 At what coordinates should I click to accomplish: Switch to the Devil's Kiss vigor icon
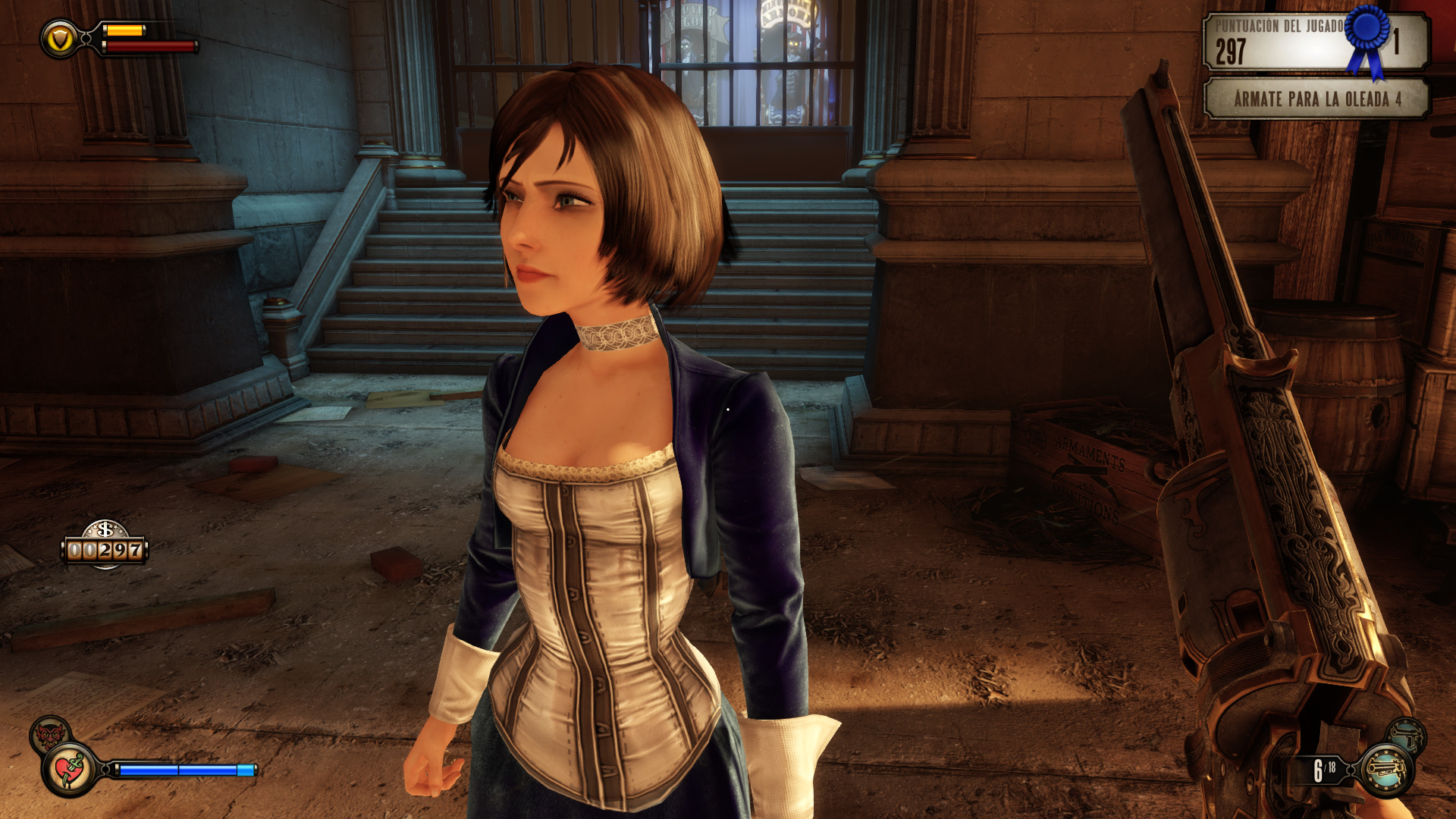49,733
